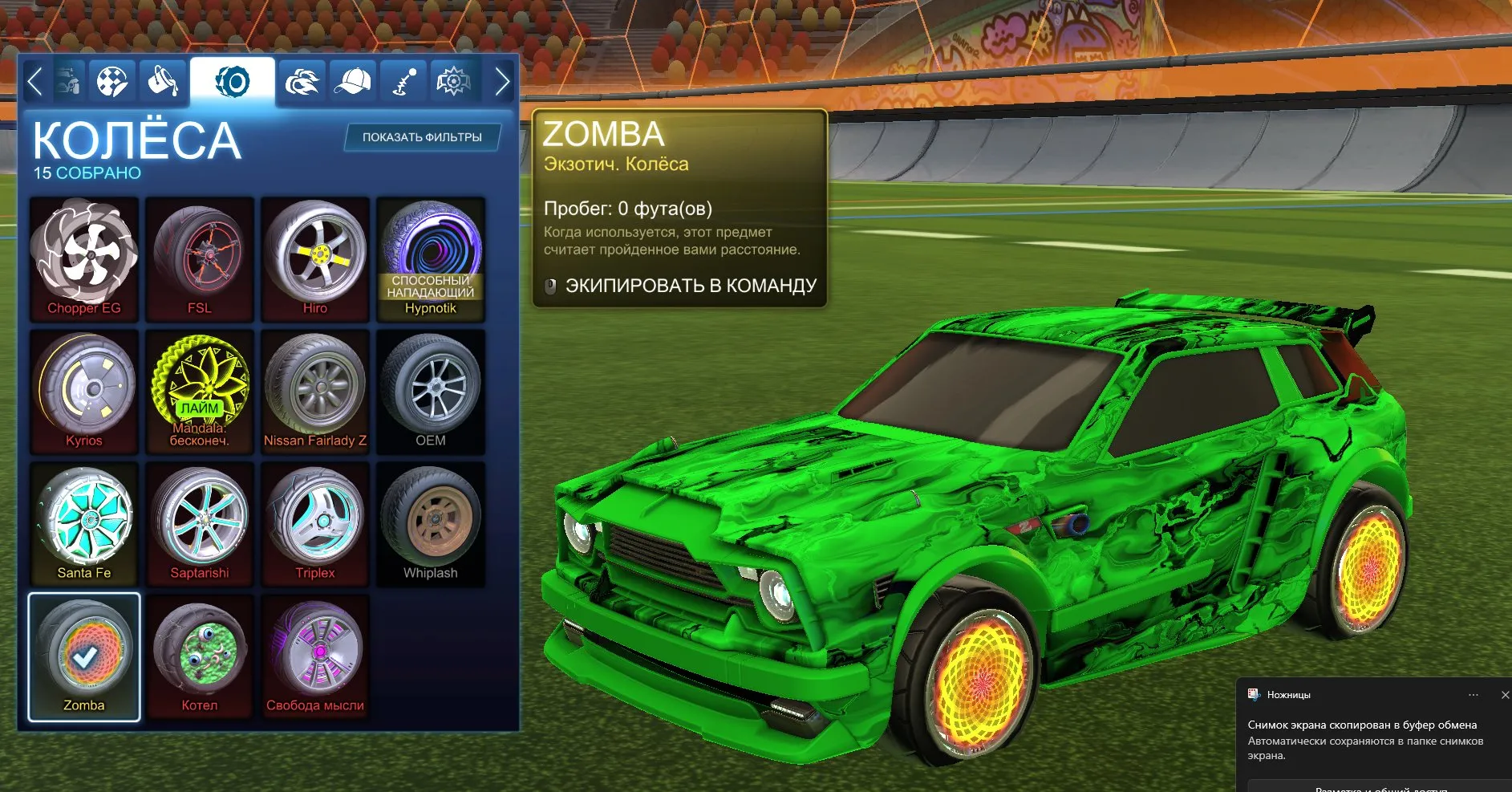Open the rocket boost flame icon
This screenshot has width=1512, height=792.
[302, 80]
